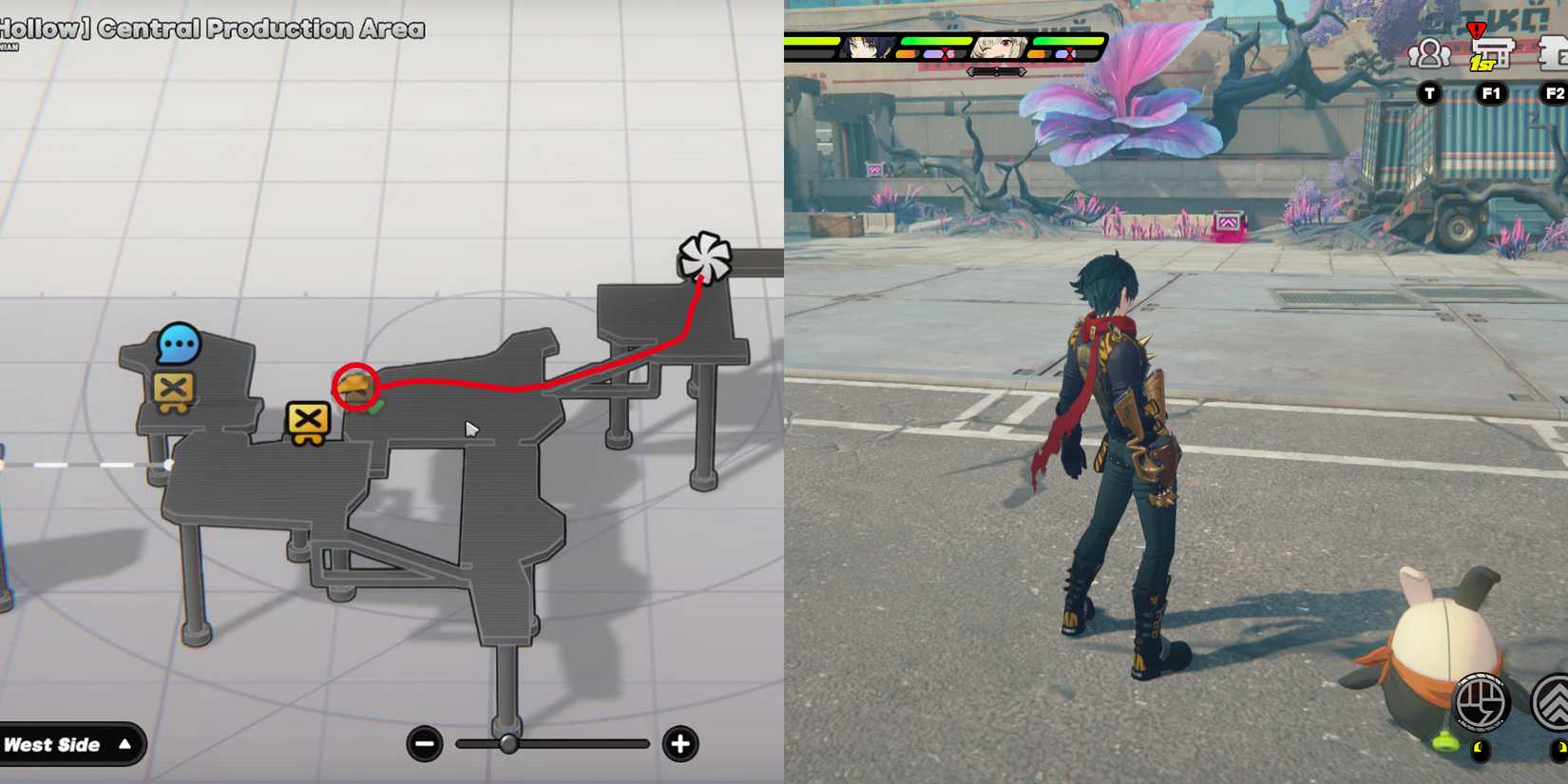Click the minus button to zoom the map out

coord(425,745)
